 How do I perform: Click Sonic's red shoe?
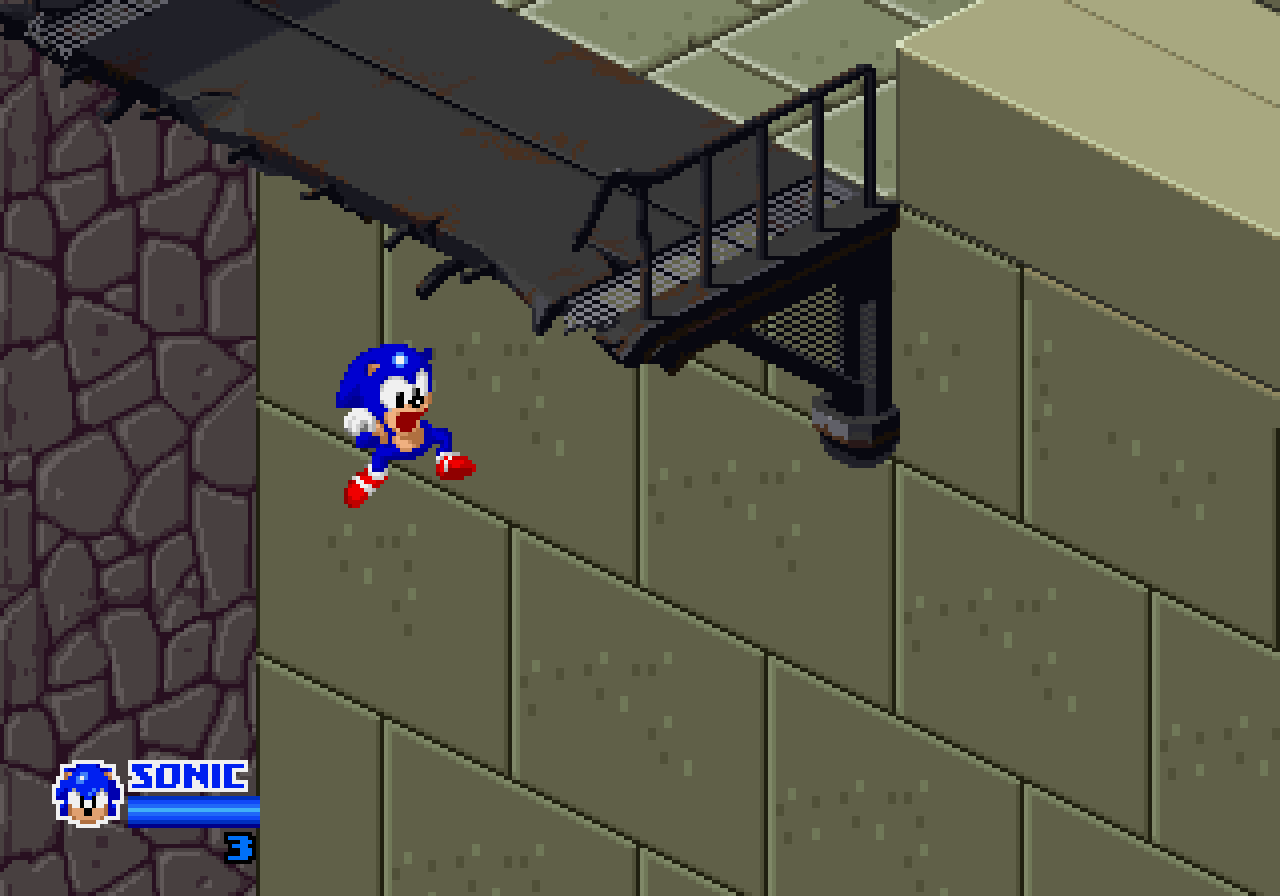(456, 464)
